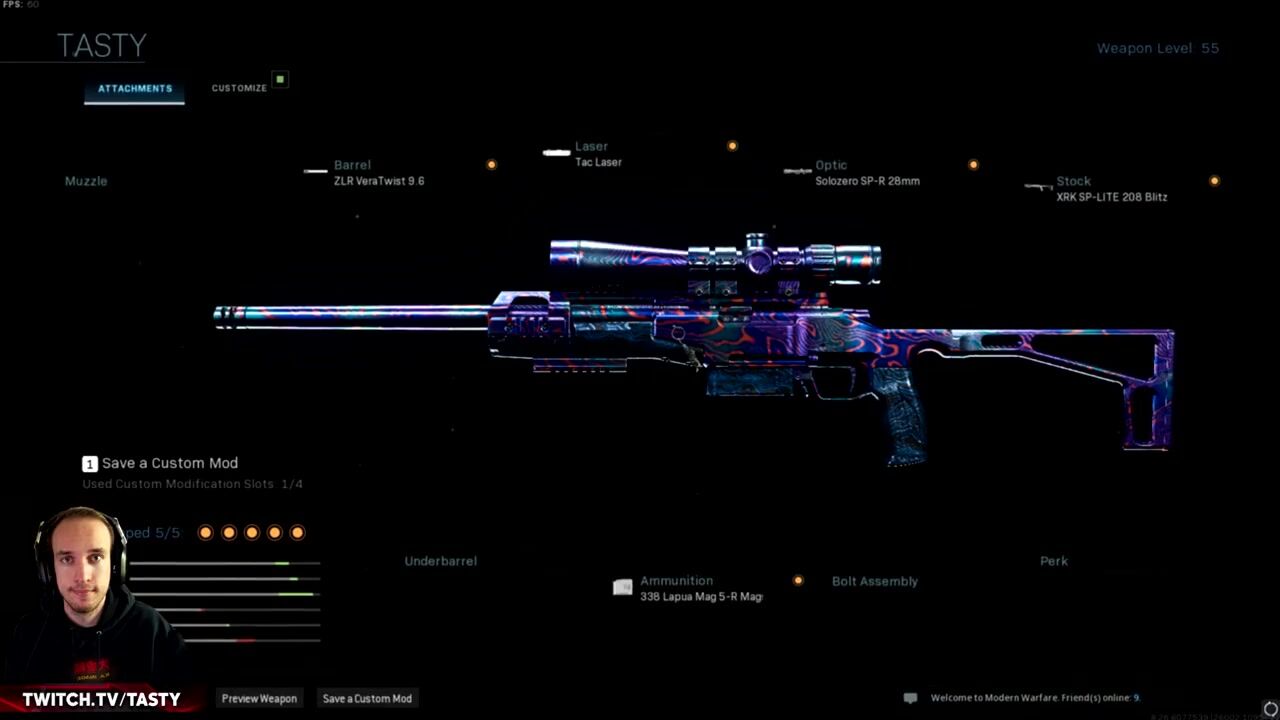Click the bottom Save a Custom Mod button

367,698
